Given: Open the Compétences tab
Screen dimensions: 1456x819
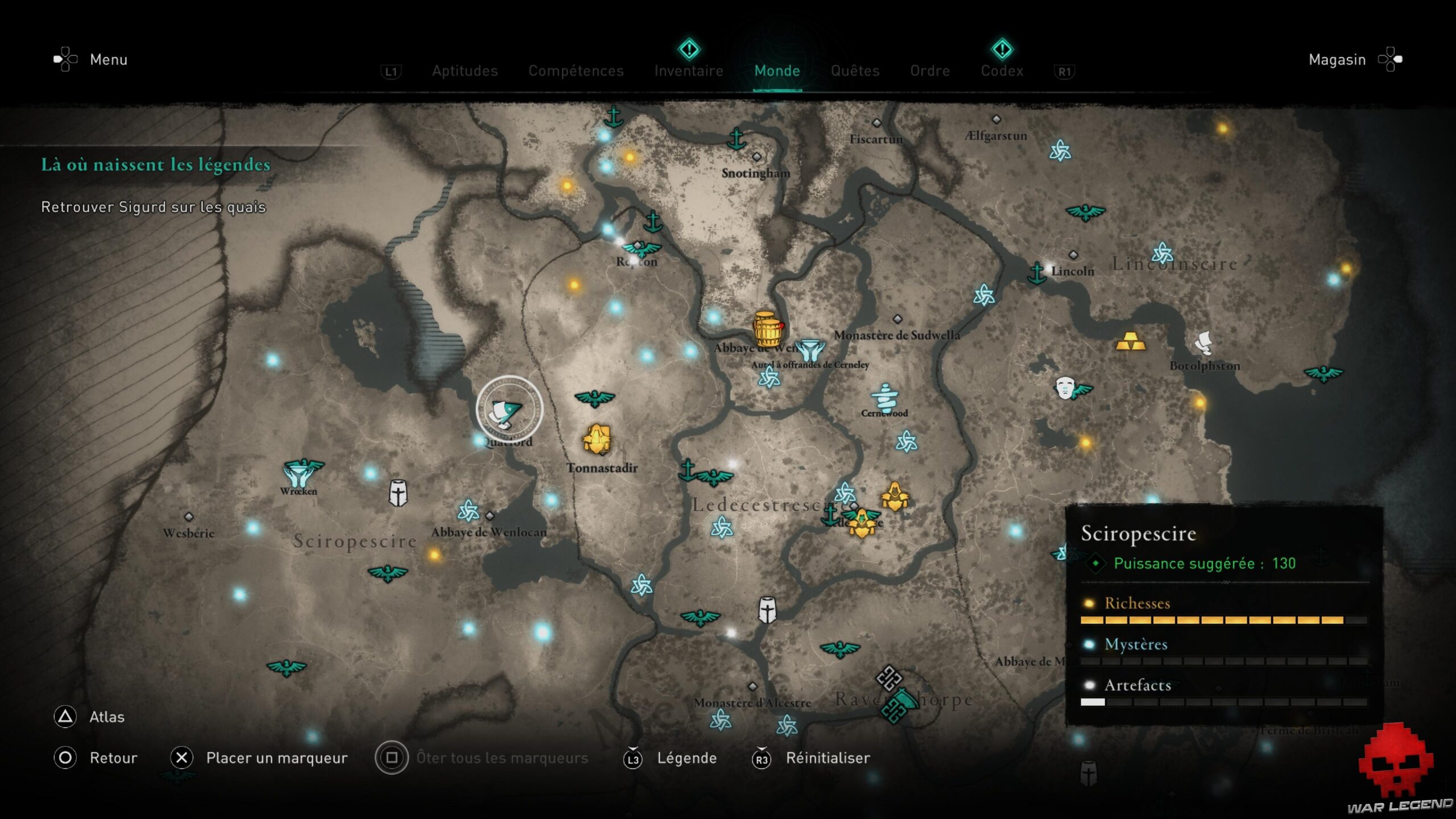Looking at the screenshot, I should pos(576,71).
